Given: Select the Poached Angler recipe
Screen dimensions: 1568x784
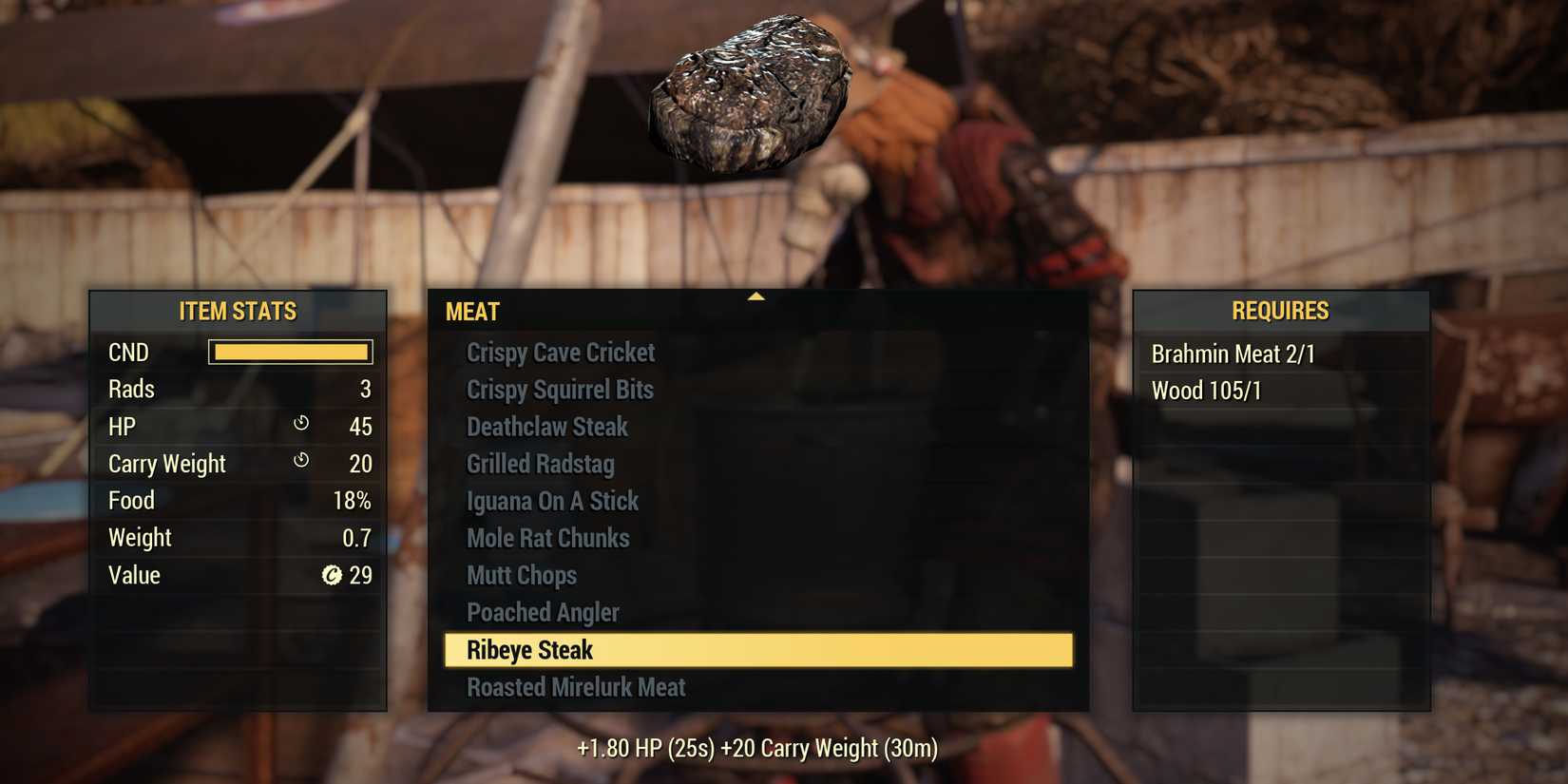Looking at the screenshot, I should (x=543, y=612).
